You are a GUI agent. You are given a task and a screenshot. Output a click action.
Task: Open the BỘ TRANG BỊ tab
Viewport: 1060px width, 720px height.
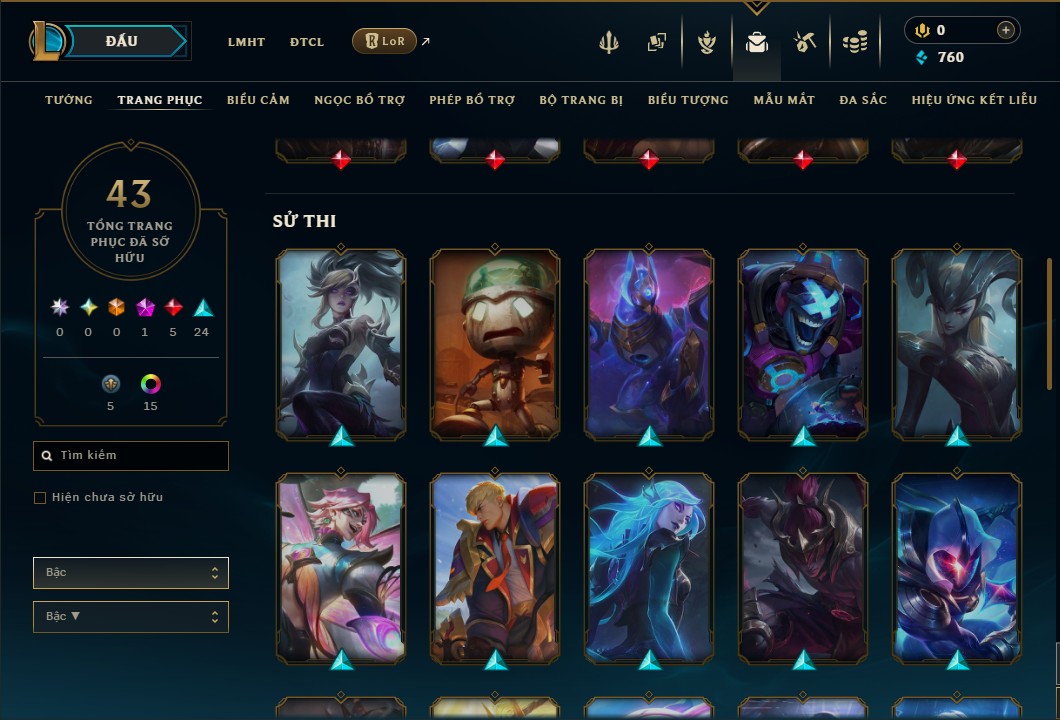click(x=581, y=100)
